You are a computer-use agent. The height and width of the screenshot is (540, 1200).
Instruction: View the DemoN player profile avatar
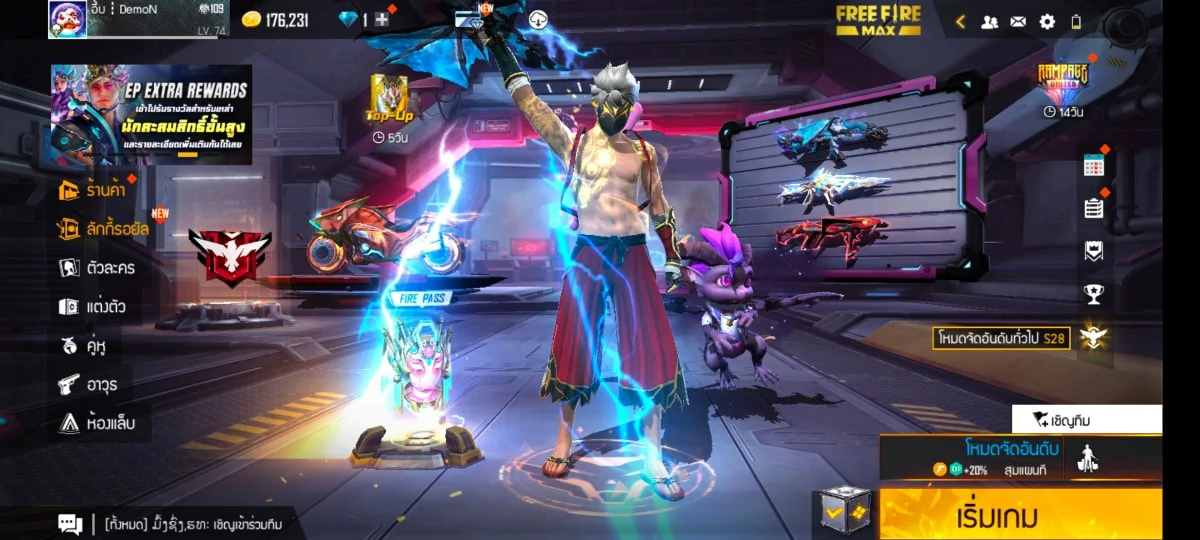67,19
